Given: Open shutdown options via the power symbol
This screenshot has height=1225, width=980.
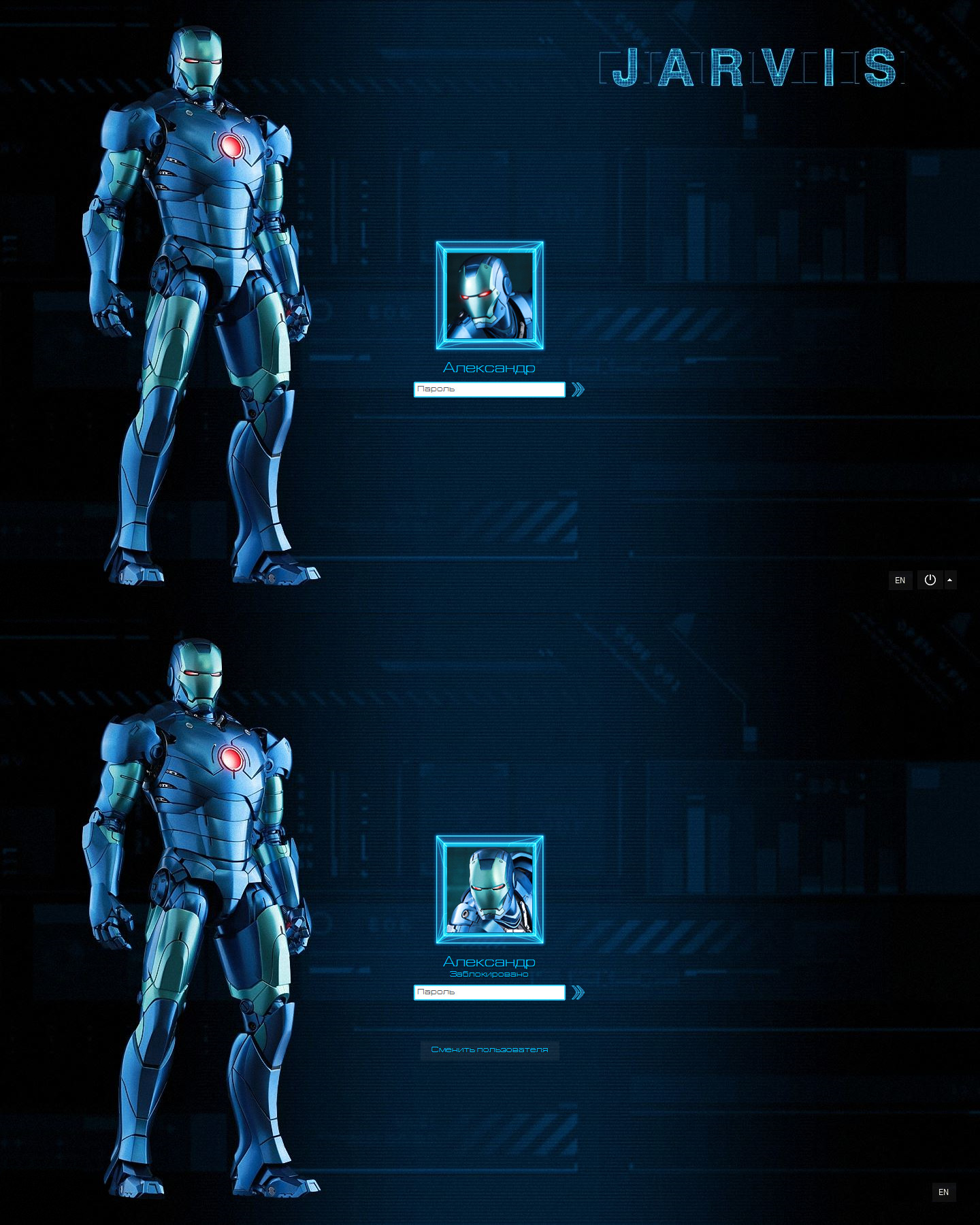Looking at the screenshot, I should 931,581.
